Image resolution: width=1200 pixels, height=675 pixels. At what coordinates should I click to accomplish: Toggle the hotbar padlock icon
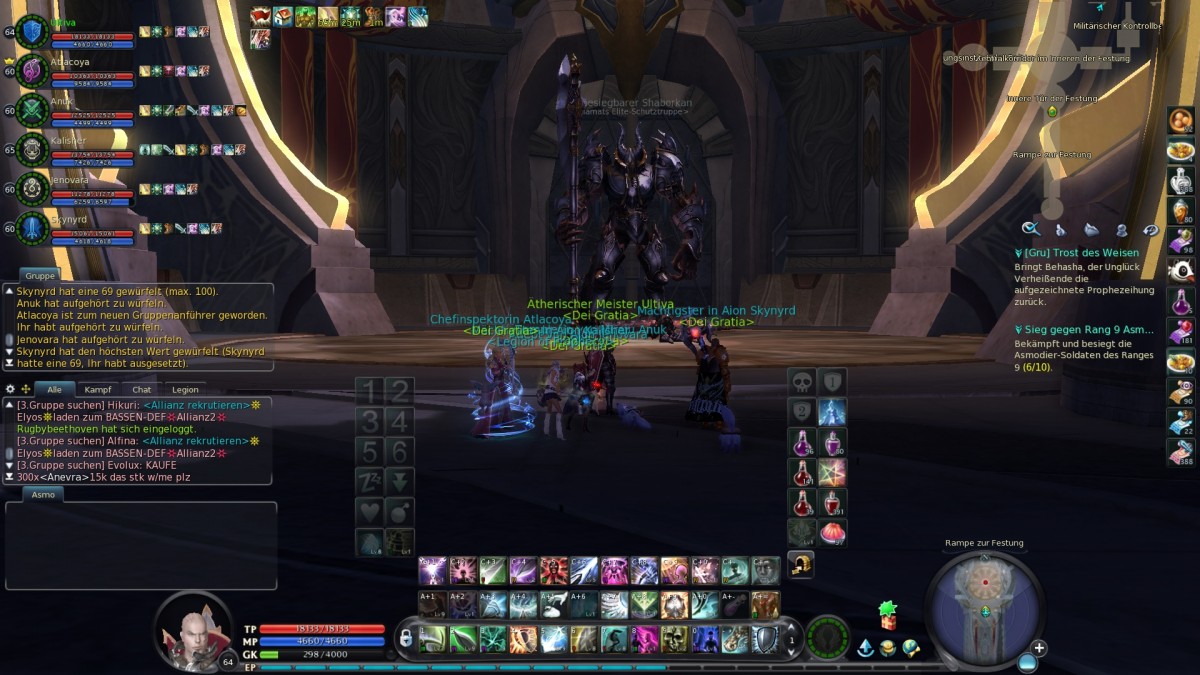pyautogui.click(x=406, y=637)
